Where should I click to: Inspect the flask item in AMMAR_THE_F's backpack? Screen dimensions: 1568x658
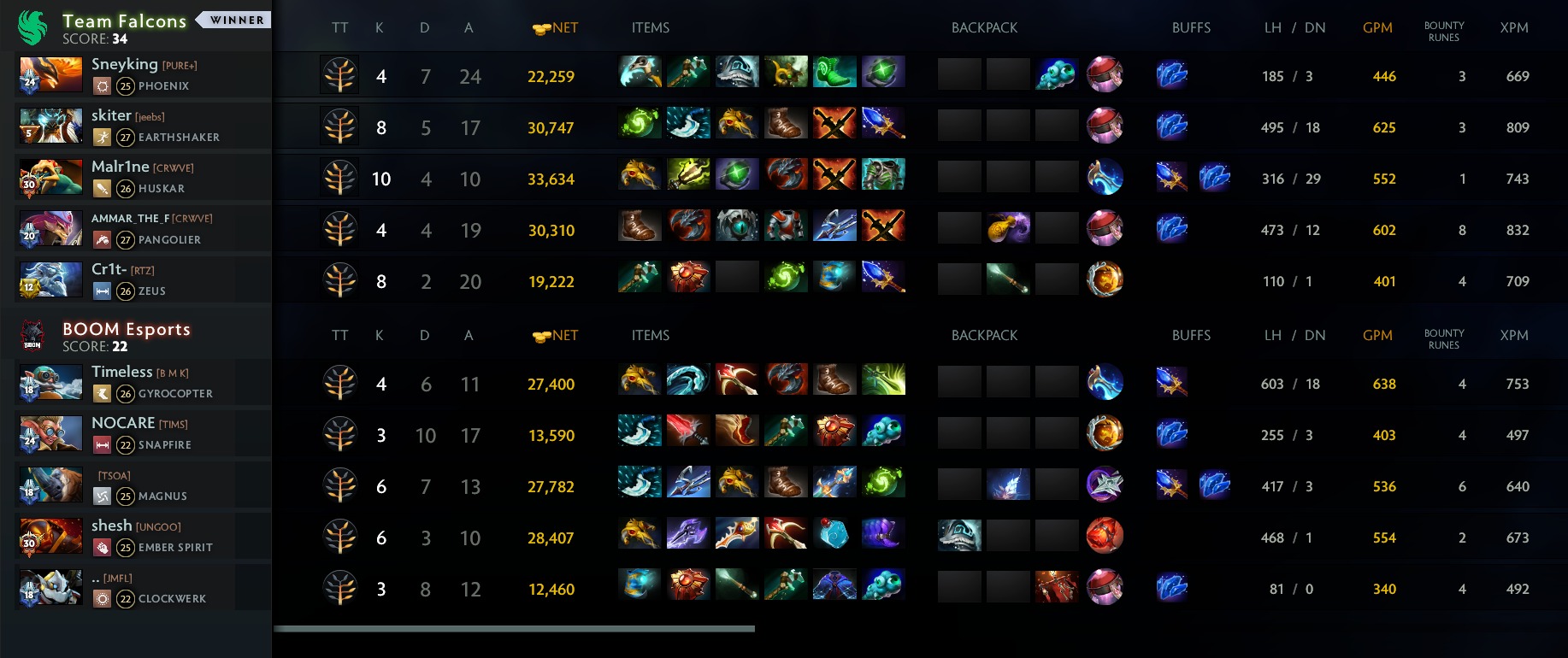[x=1008, y=228]
